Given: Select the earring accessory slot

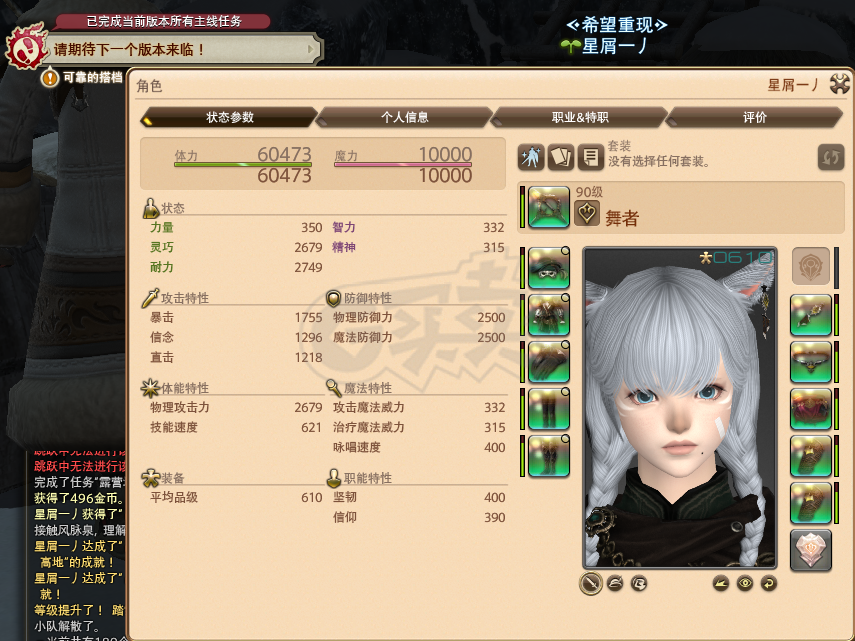Looking at the screenshot, I should click(811, 315).
